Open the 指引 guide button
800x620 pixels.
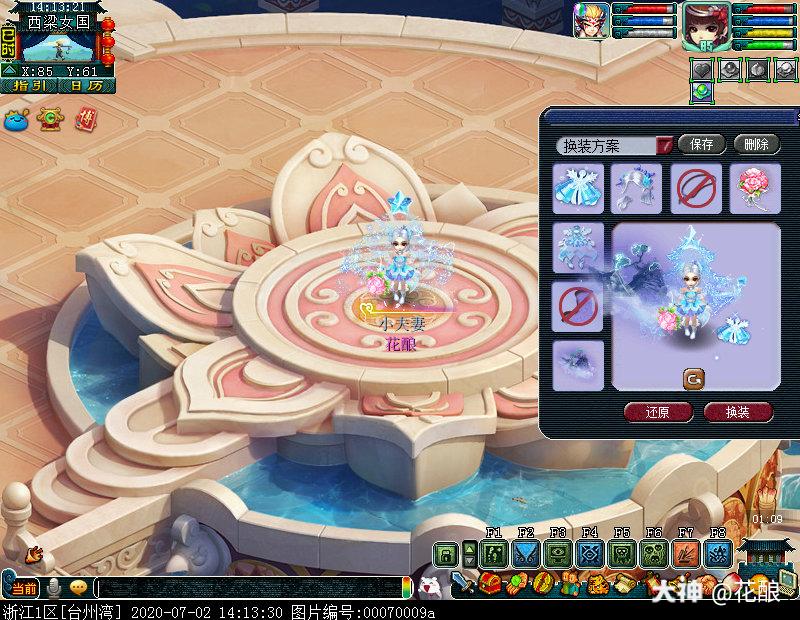click(28, 86)
